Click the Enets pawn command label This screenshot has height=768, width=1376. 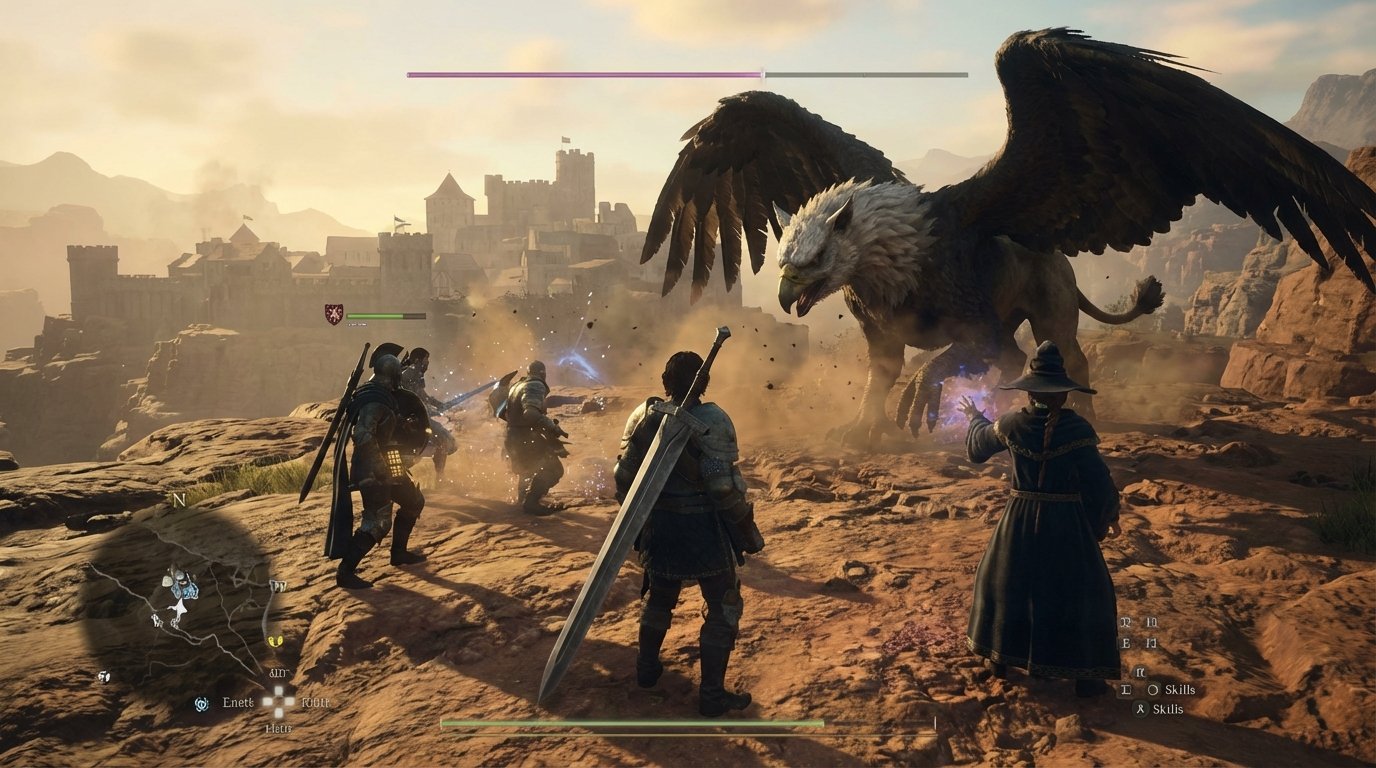[238, 703]
